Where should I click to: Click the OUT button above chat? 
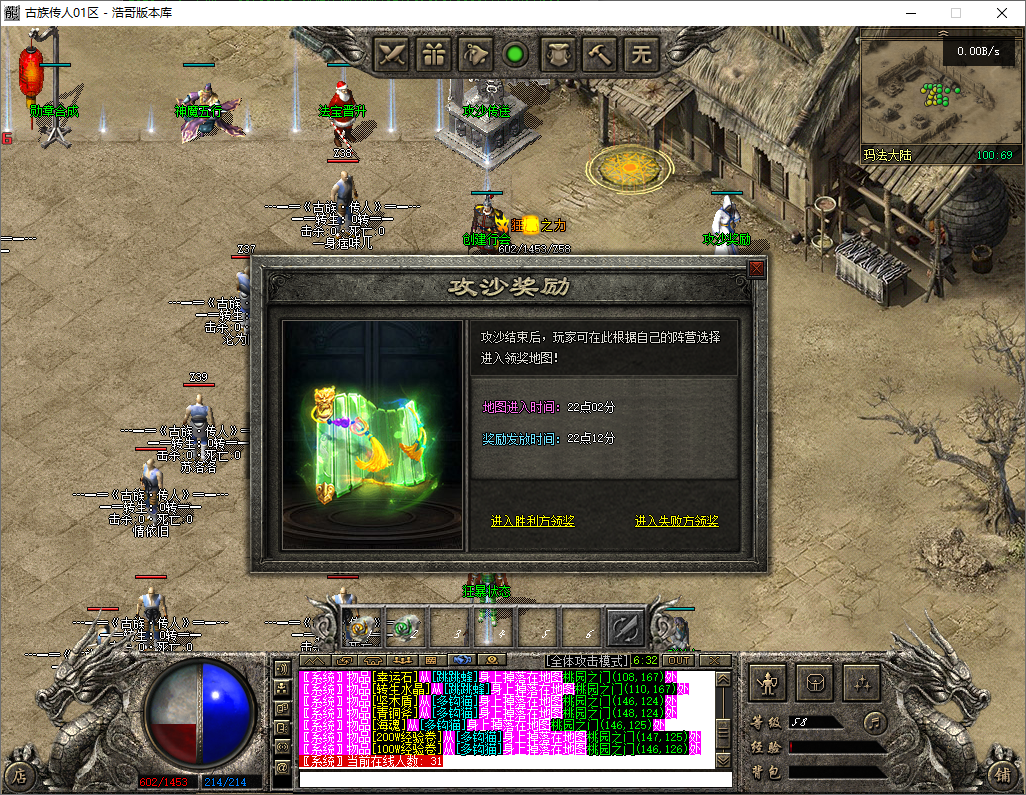[x=679, y=660]
